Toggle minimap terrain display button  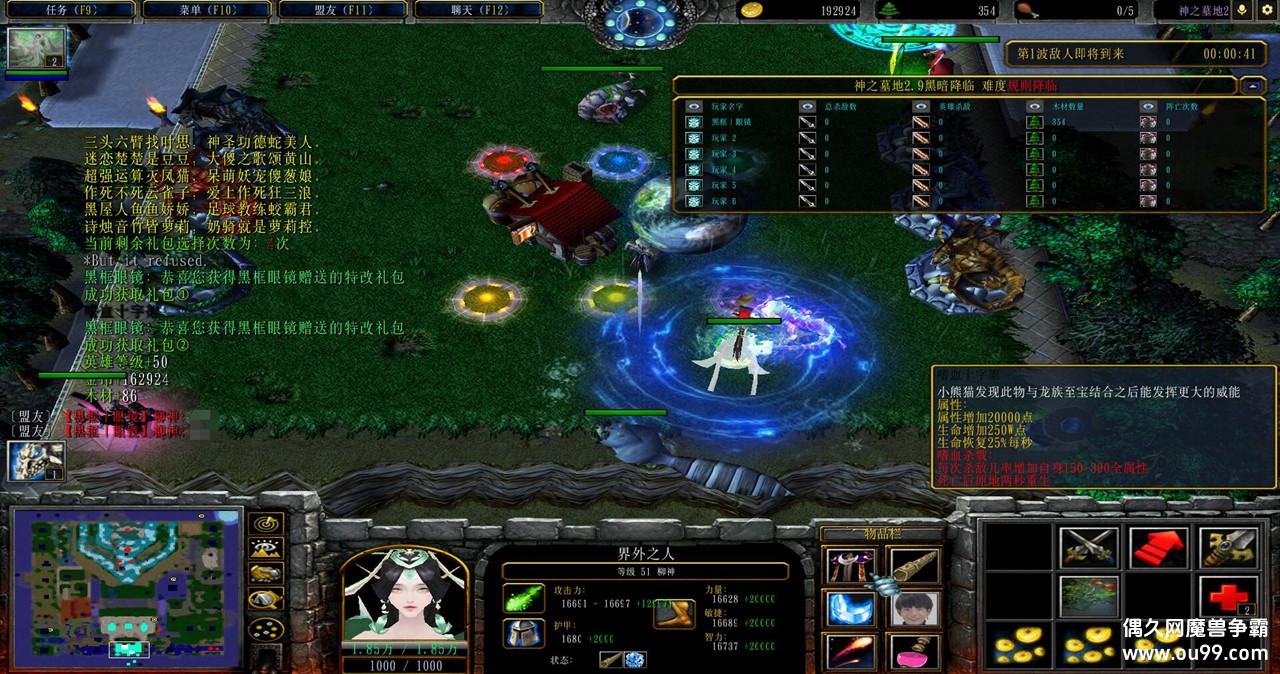click(266, 548)
